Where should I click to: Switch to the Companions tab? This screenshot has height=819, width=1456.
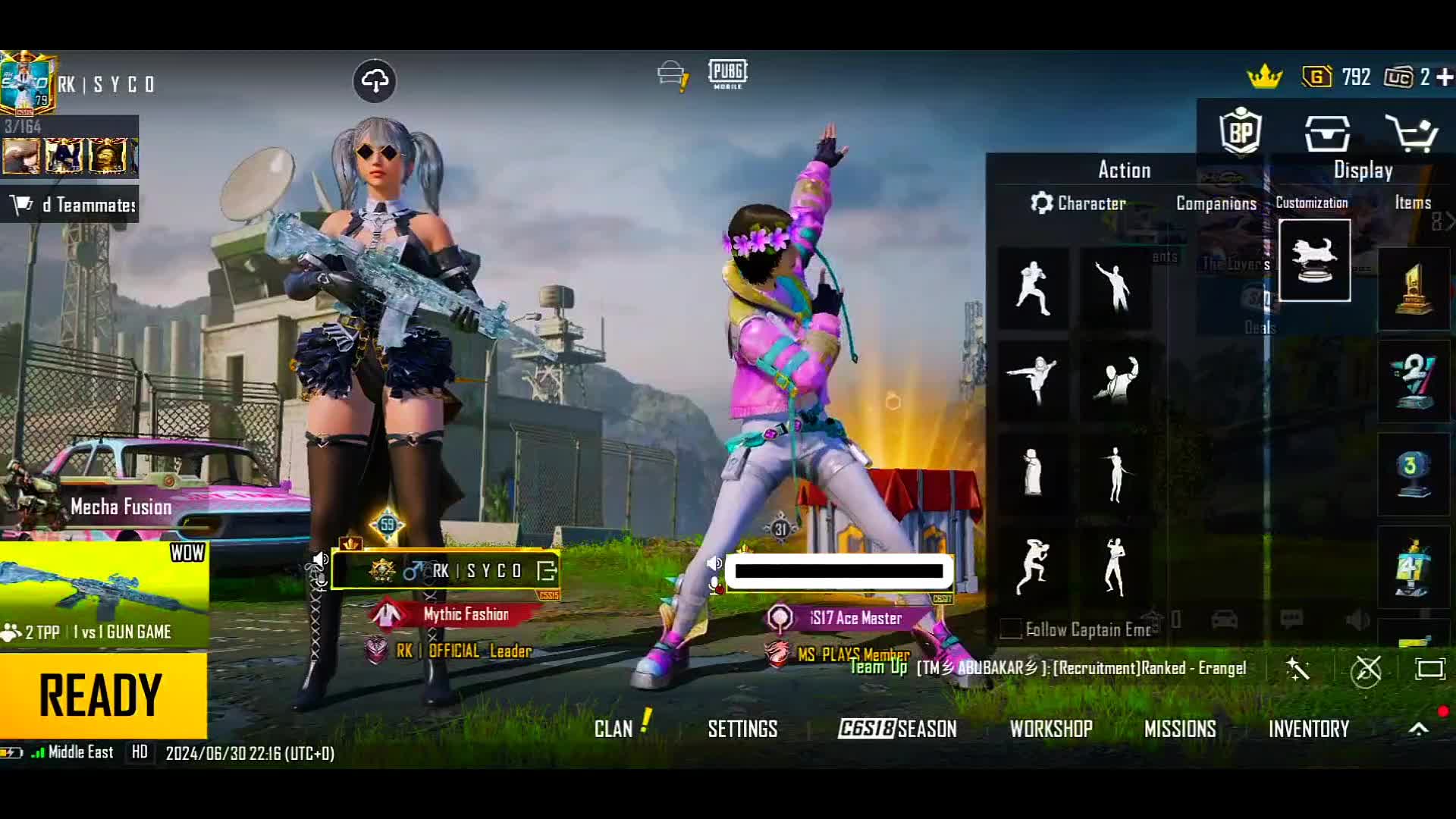tap(1216, 203)
